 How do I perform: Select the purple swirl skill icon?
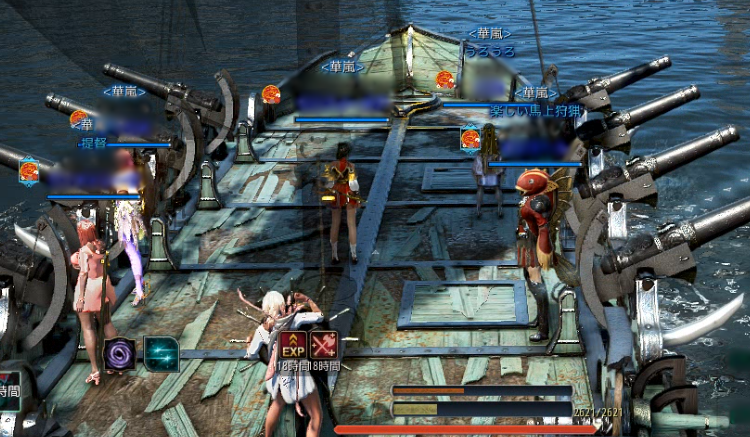120,354
